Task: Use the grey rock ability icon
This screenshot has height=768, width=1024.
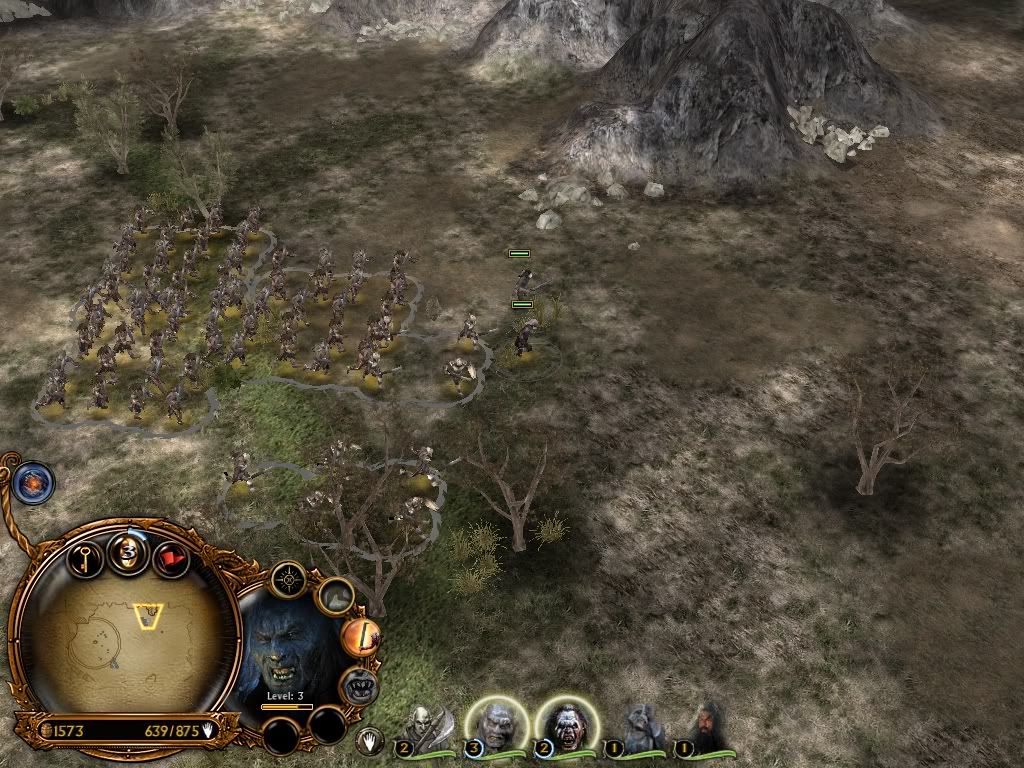Action: 336,597
